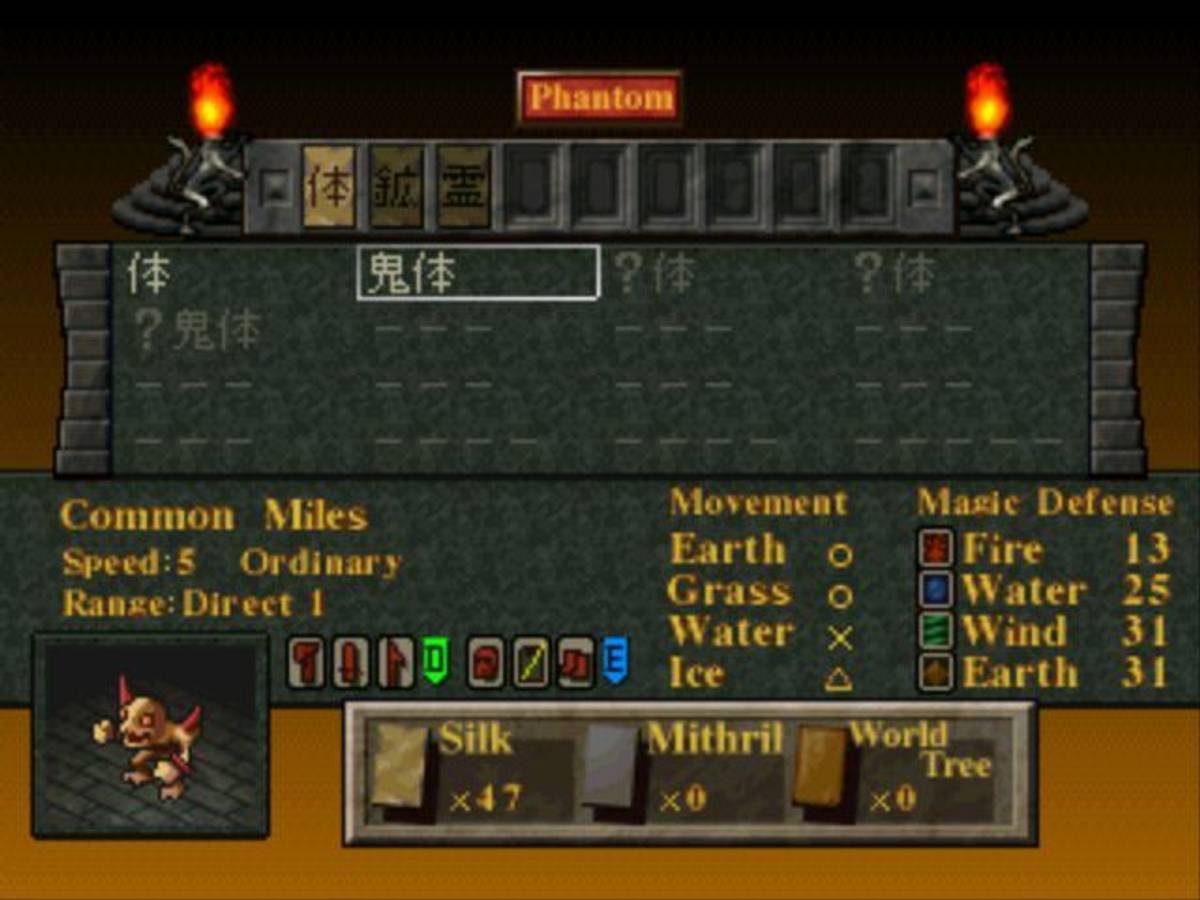This screenshot has height=900, width=1200.
Task: Choose the highlighted 鬼体 list entry
Action: point(477,273)
